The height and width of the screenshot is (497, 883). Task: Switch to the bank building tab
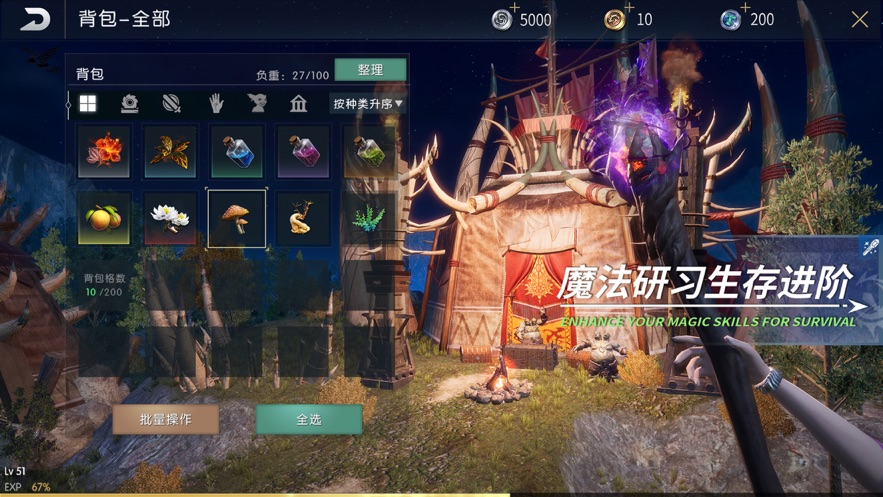[x=298, y=104]
